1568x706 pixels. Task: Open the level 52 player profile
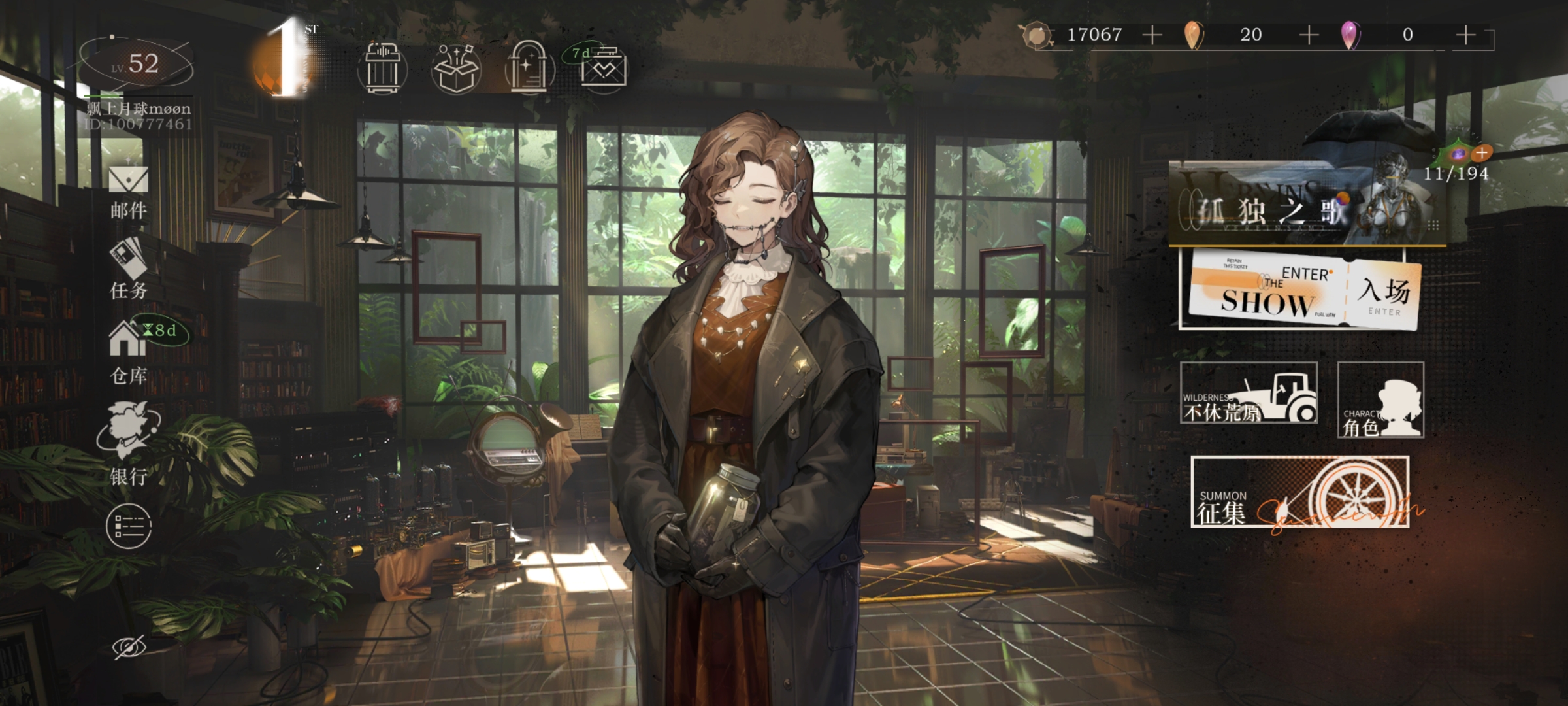[137, 65]
